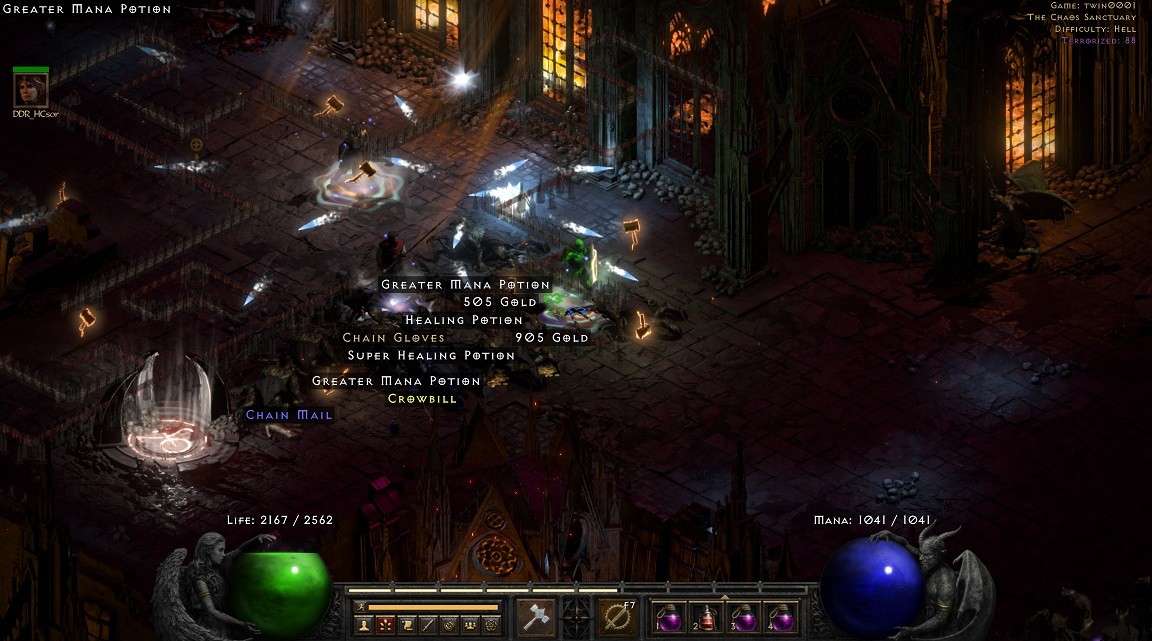Open the left skill hammer icon

tap(537, 617)
